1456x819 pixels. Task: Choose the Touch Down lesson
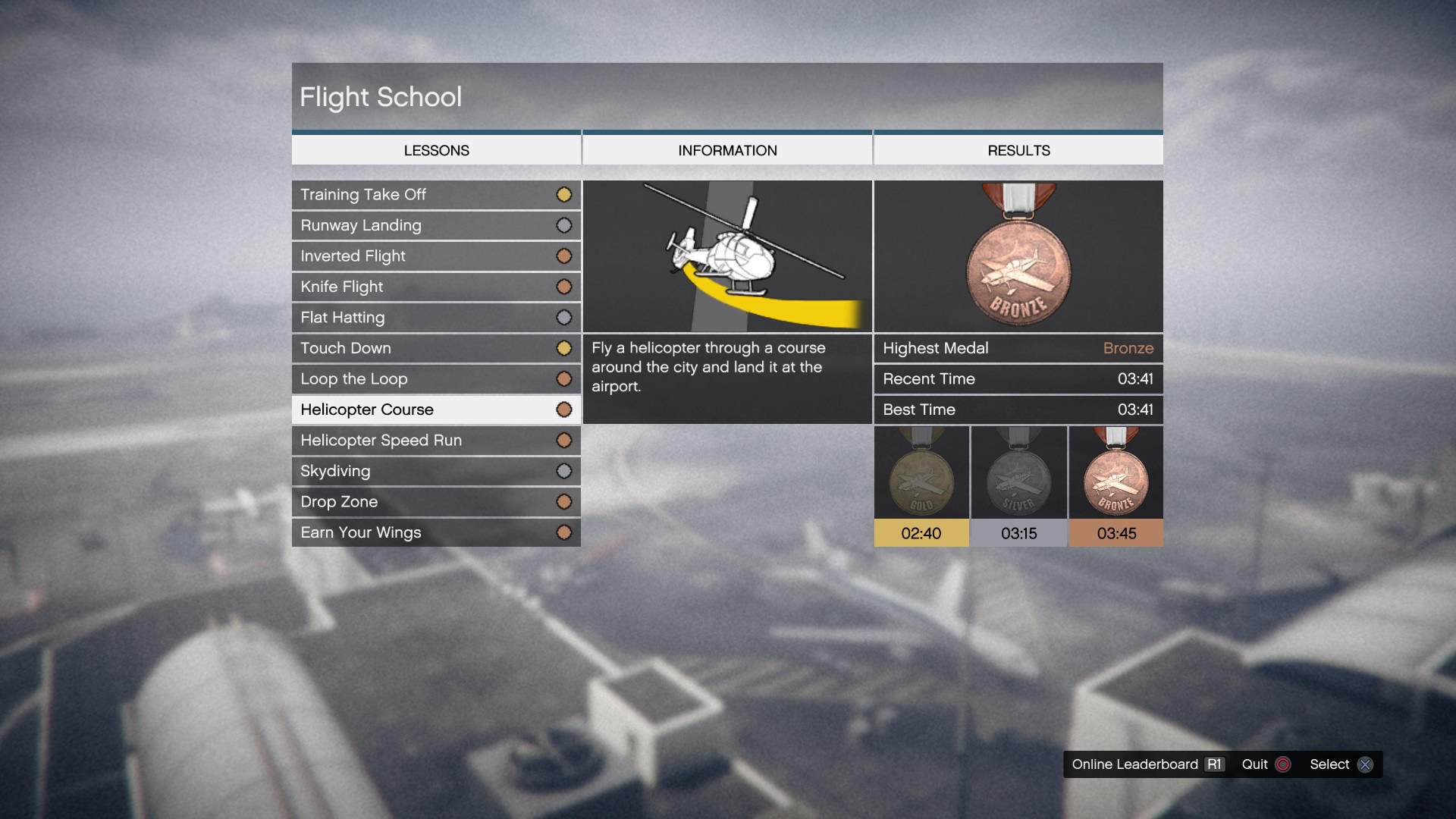coord(435,348)
